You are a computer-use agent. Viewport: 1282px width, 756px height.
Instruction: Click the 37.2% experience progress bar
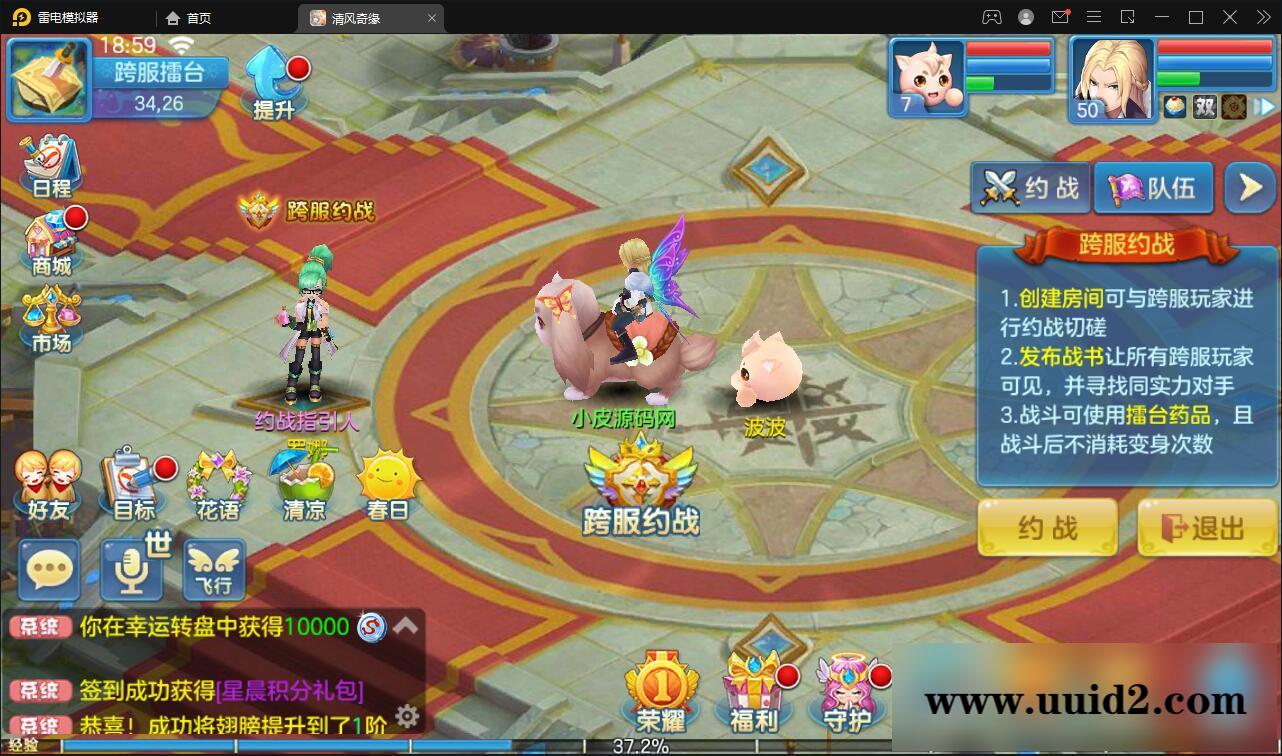641,744
